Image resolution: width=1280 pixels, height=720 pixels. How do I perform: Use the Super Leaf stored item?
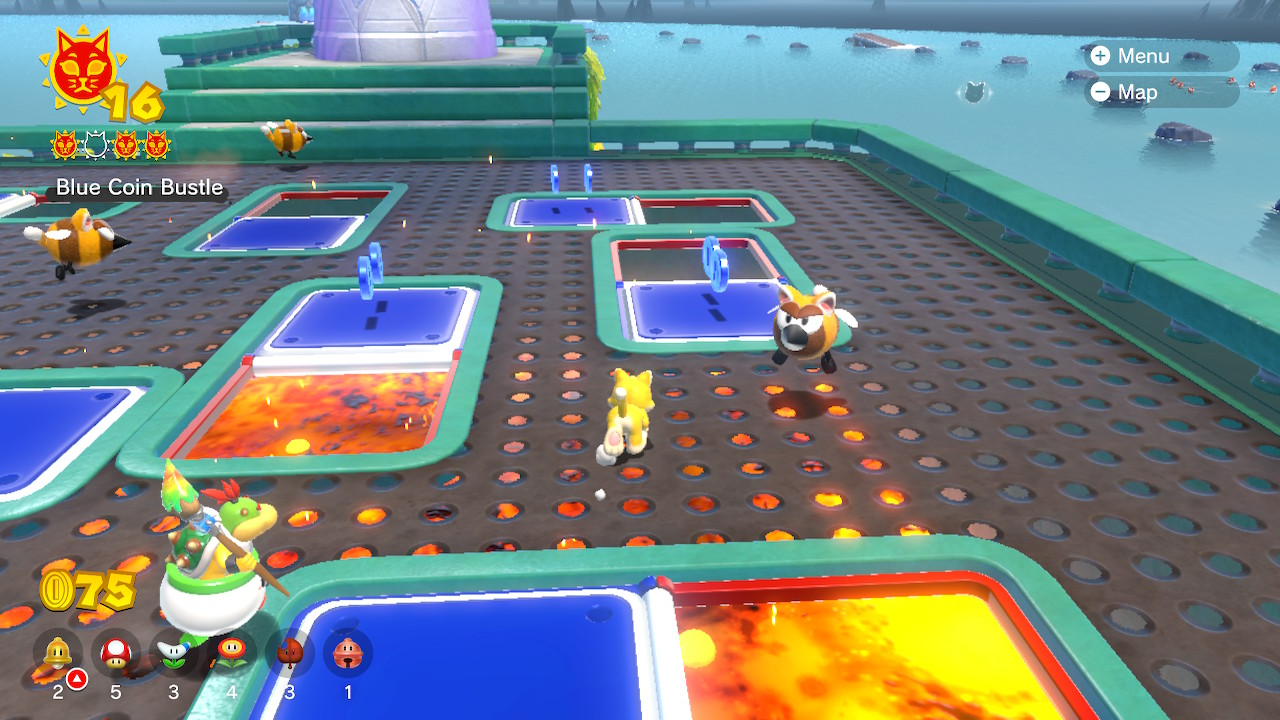289,653
